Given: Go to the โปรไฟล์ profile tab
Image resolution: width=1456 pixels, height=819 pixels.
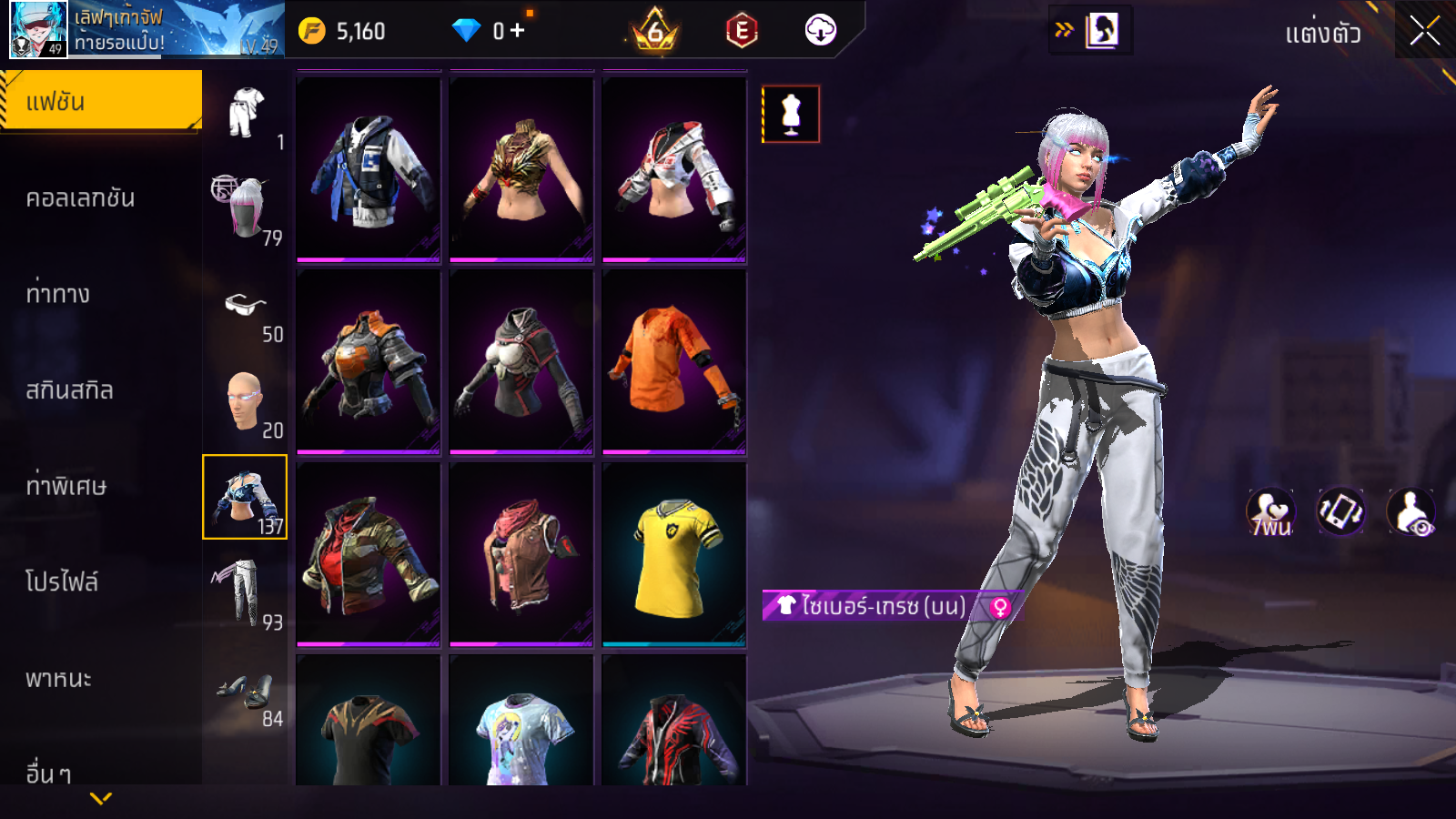Looking at the screenshot, I should tap(62, 582).
